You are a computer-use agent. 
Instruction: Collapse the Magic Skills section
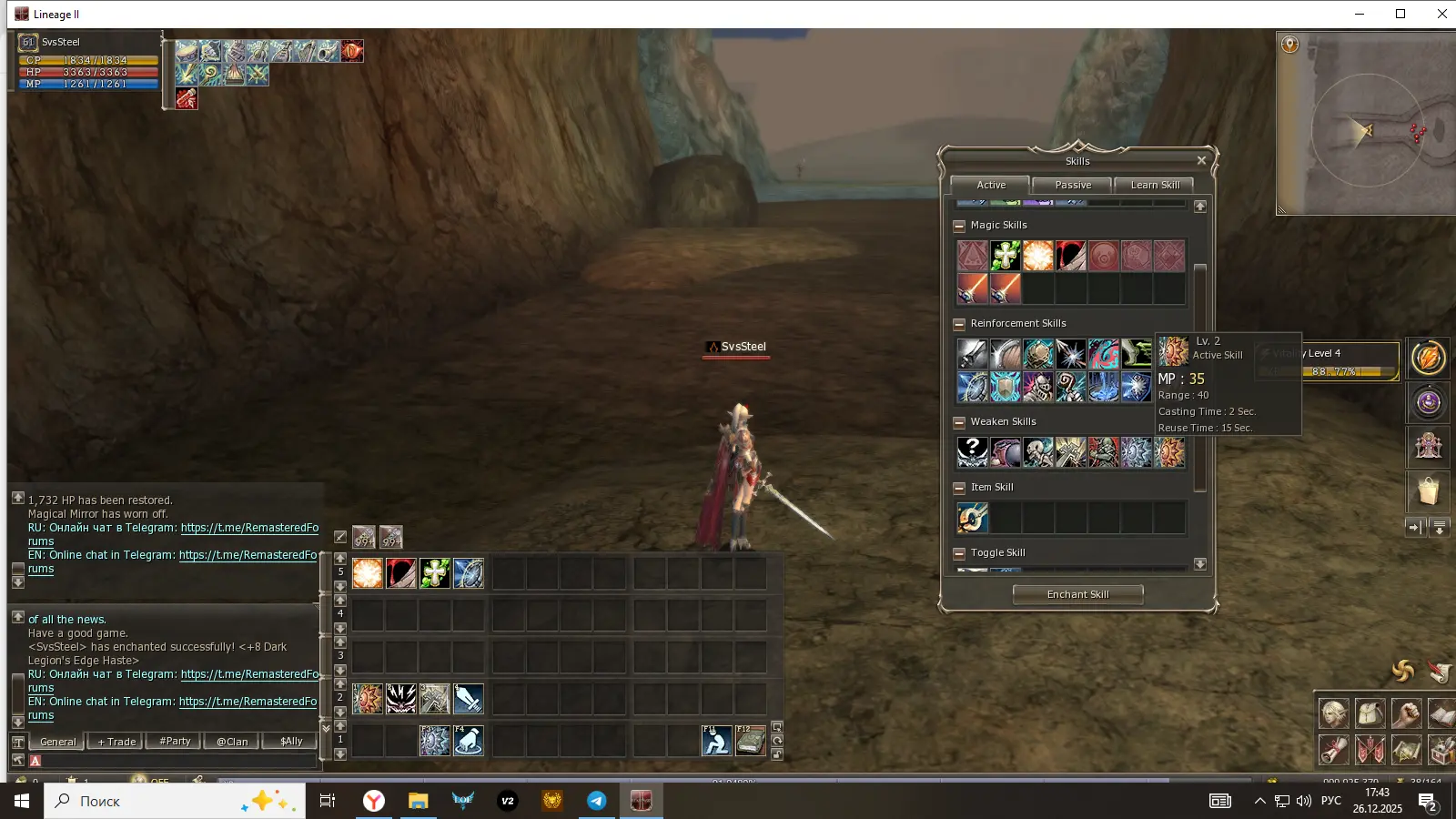click(958, 226)
